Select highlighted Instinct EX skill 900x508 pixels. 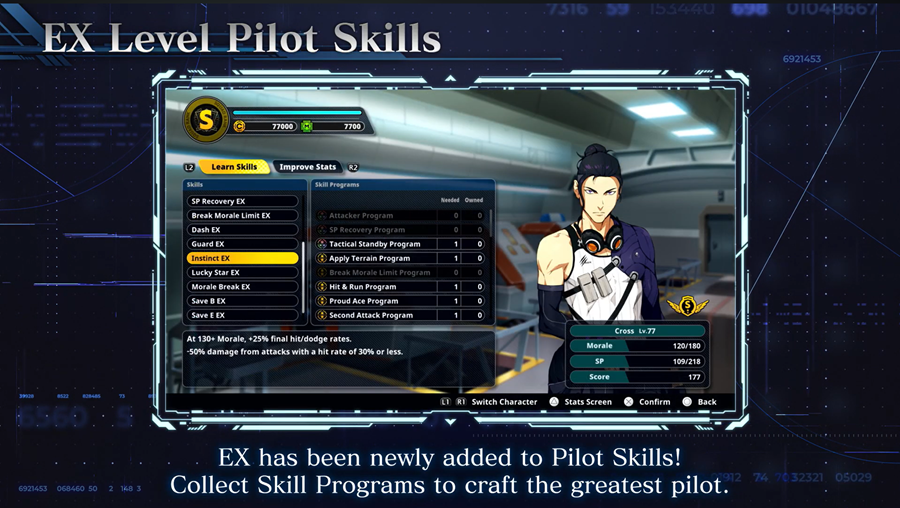tap(243, 258)
